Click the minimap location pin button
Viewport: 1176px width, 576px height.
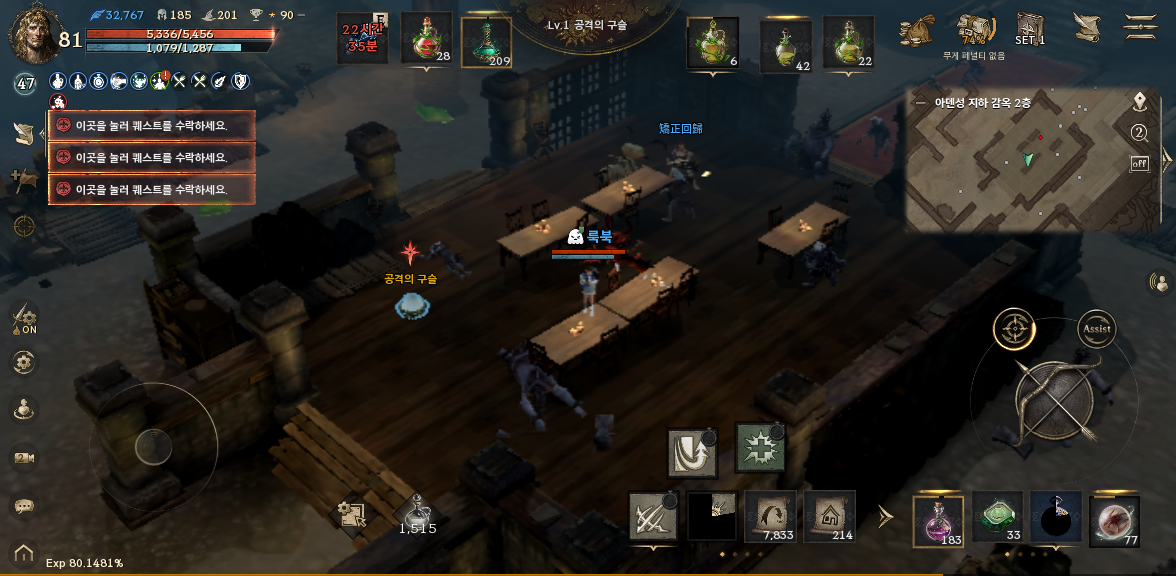point(1139,102)
